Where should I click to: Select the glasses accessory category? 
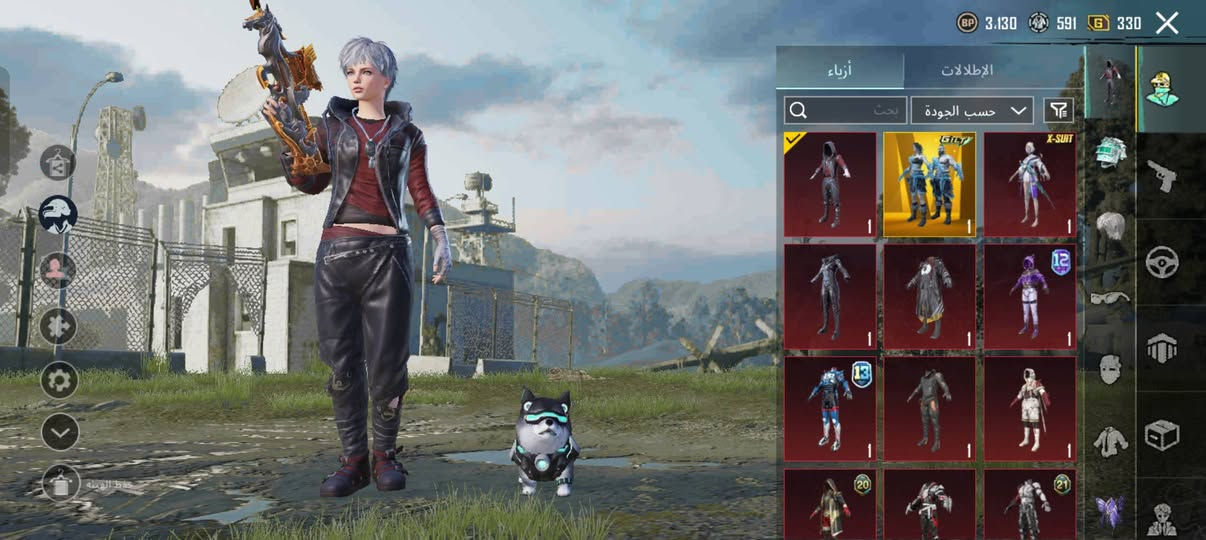tap(1109, 297)
